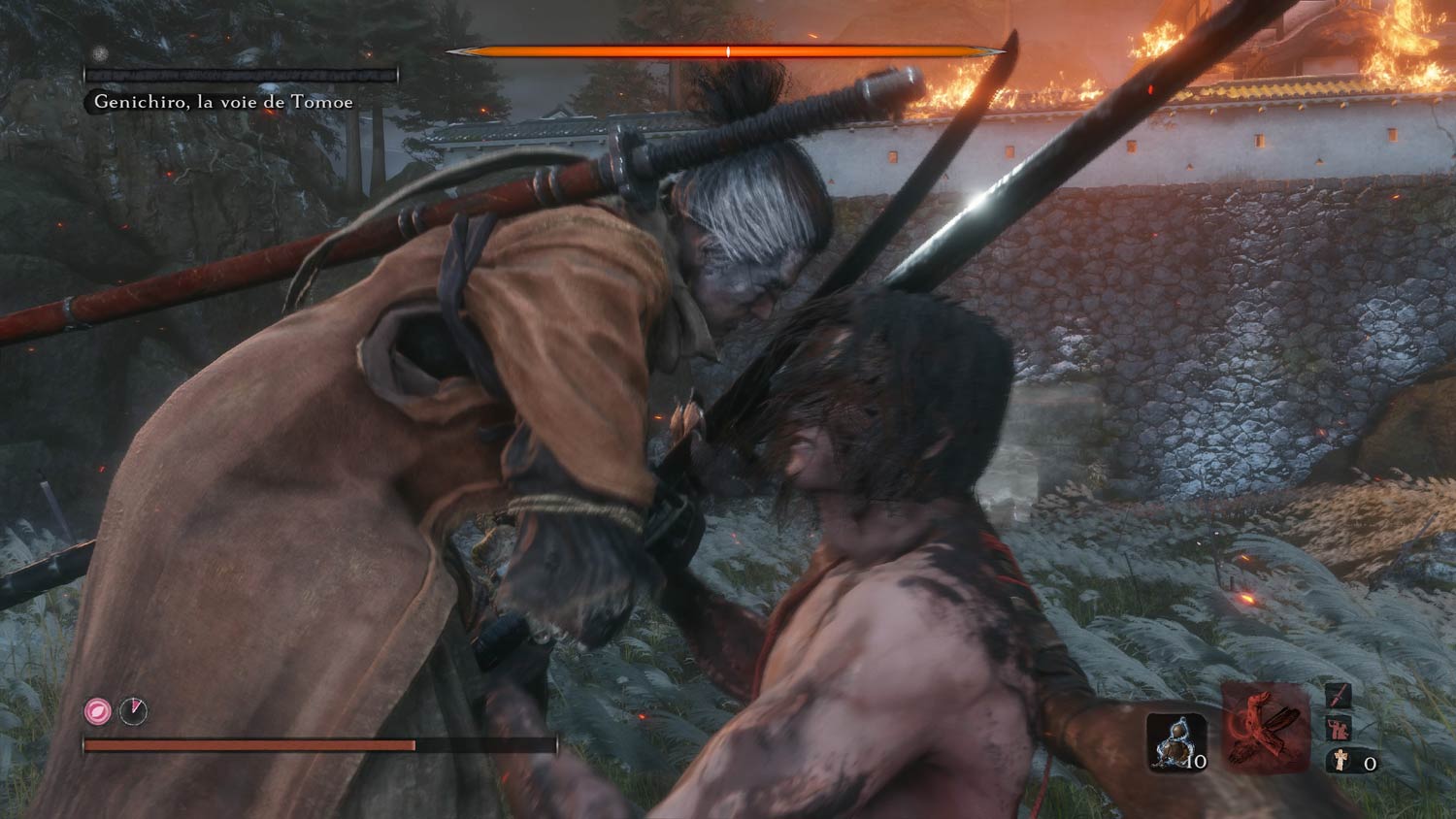The image size is (1456, 819).
Task: Click the partially charged resurrection node
Action: 133,711
